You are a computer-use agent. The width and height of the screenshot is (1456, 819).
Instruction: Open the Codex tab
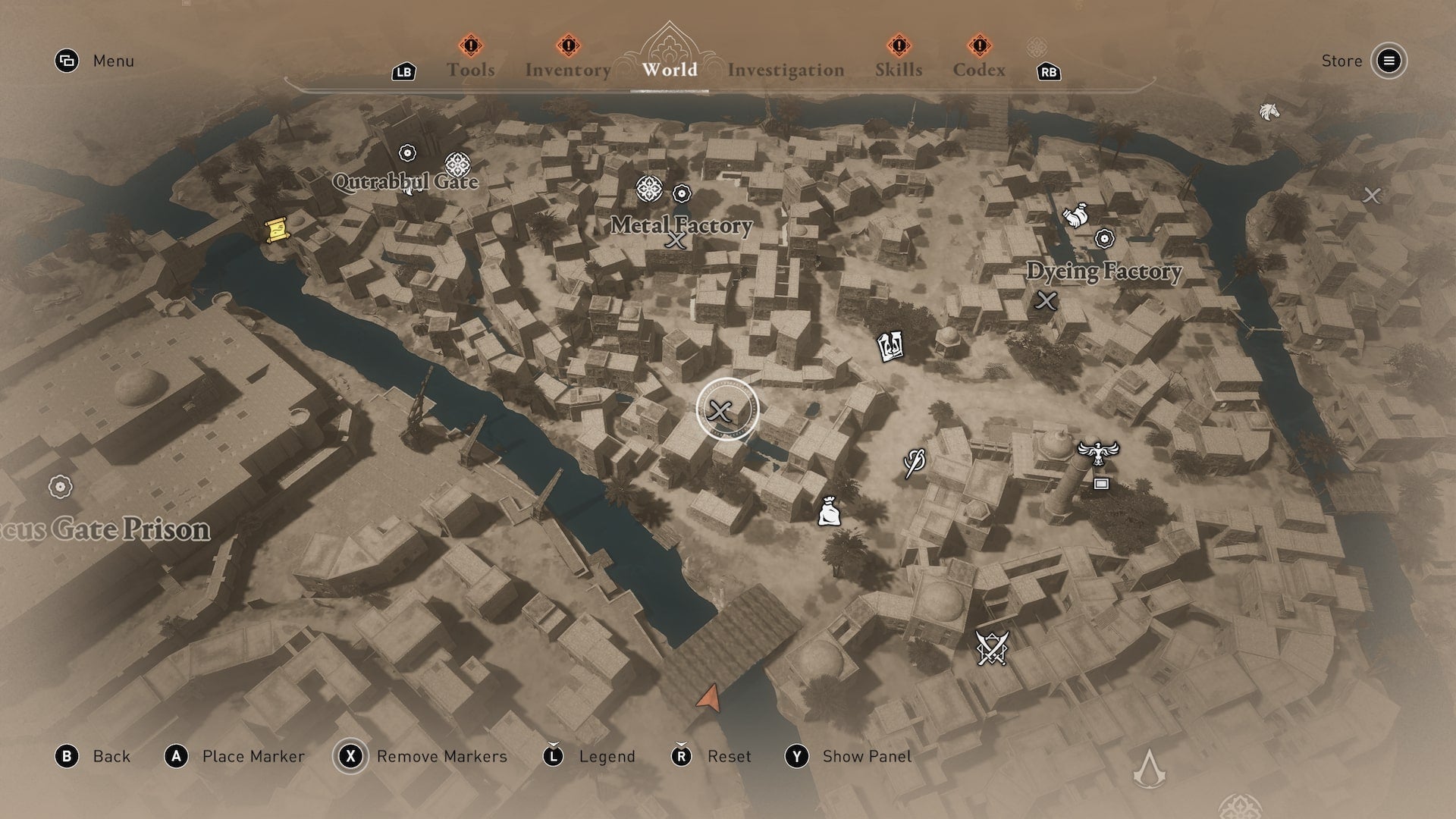click(x=980, y=70)
